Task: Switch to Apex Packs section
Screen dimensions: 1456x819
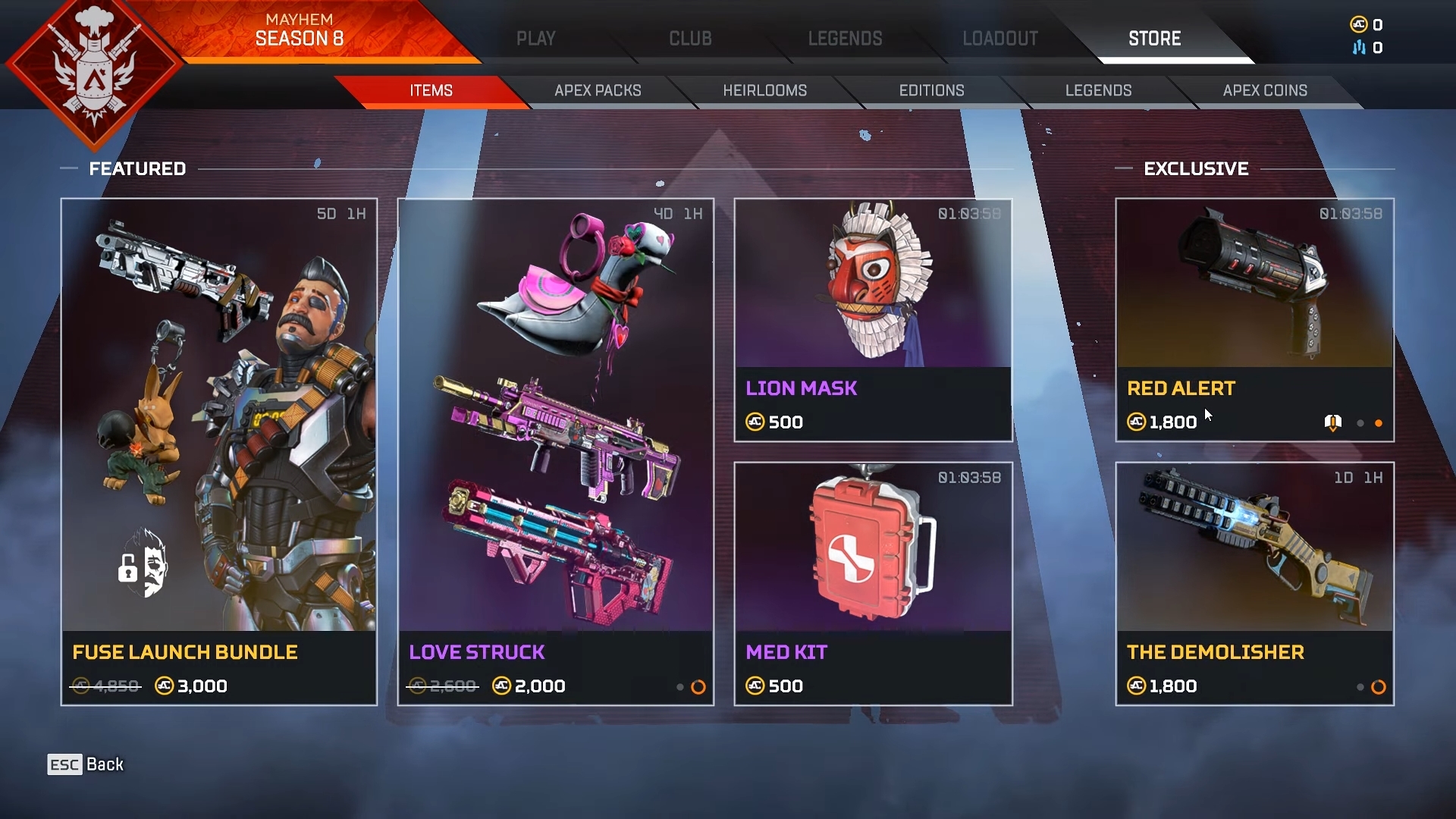Action: [x=598, y=91]
